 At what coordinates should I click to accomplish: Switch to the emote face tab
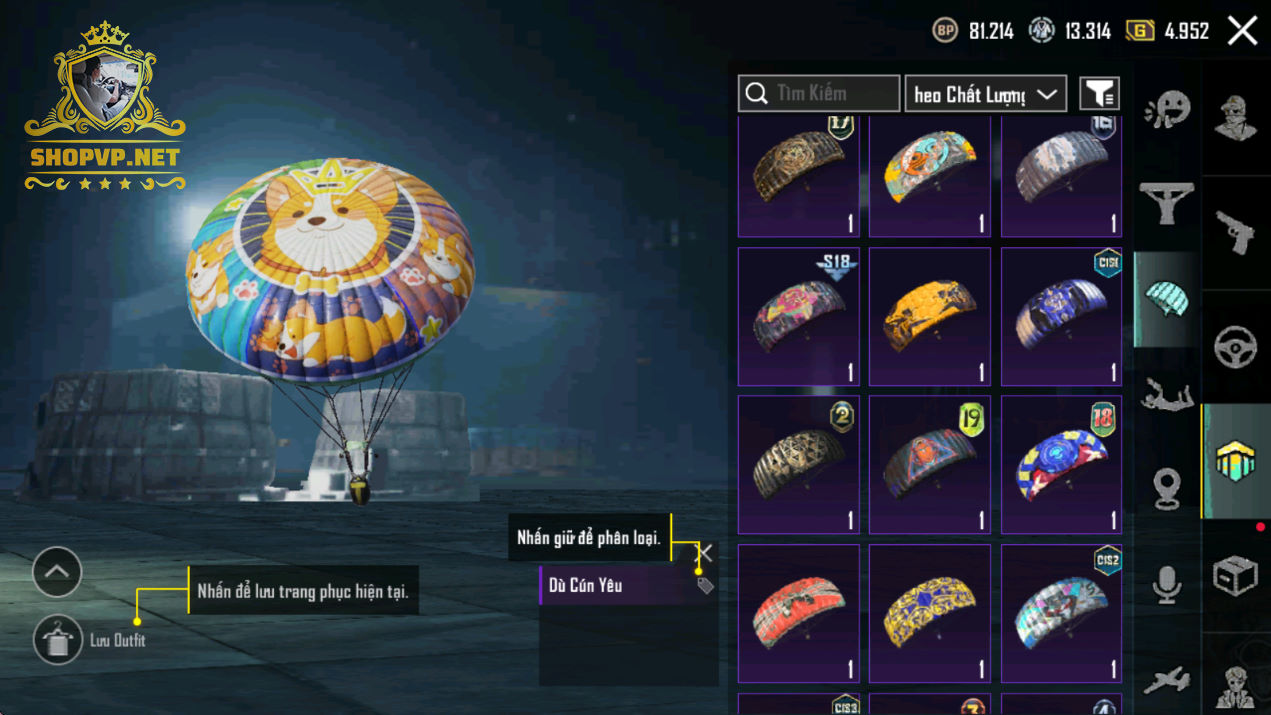tap(1166, 110)
